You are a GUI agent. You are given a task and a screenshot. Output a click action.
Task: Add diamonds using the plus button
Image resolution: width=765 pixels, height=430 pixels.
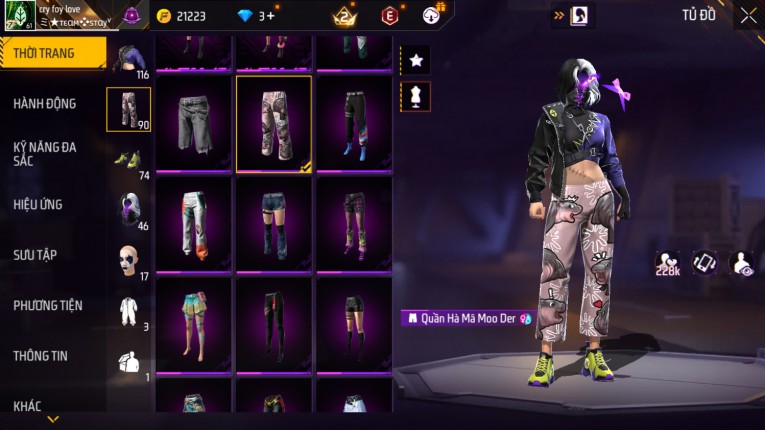pos(270,16)
